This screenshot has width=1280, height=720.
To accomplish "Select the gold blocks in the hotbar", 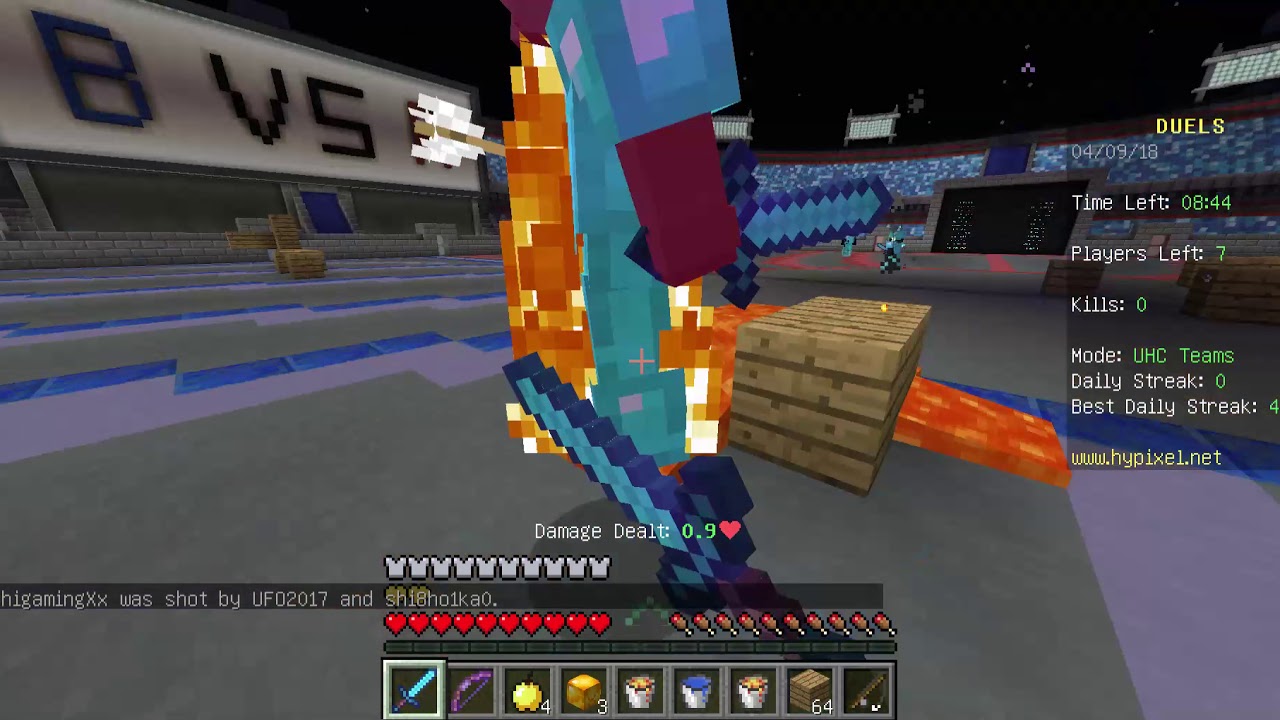I will coord(584,688).
